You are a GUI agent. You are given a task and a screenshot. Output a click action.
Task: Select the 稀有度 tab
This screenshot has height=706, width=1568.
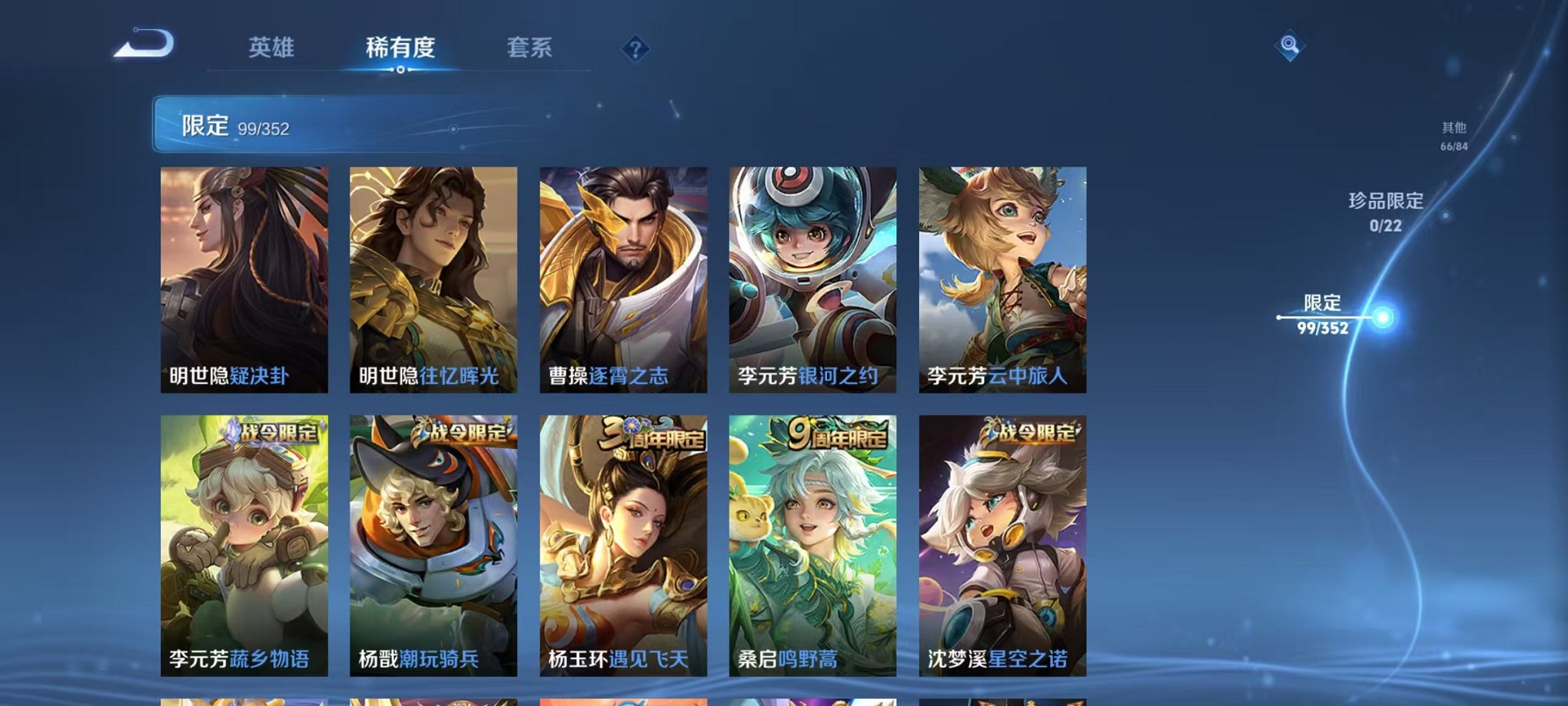400,46
